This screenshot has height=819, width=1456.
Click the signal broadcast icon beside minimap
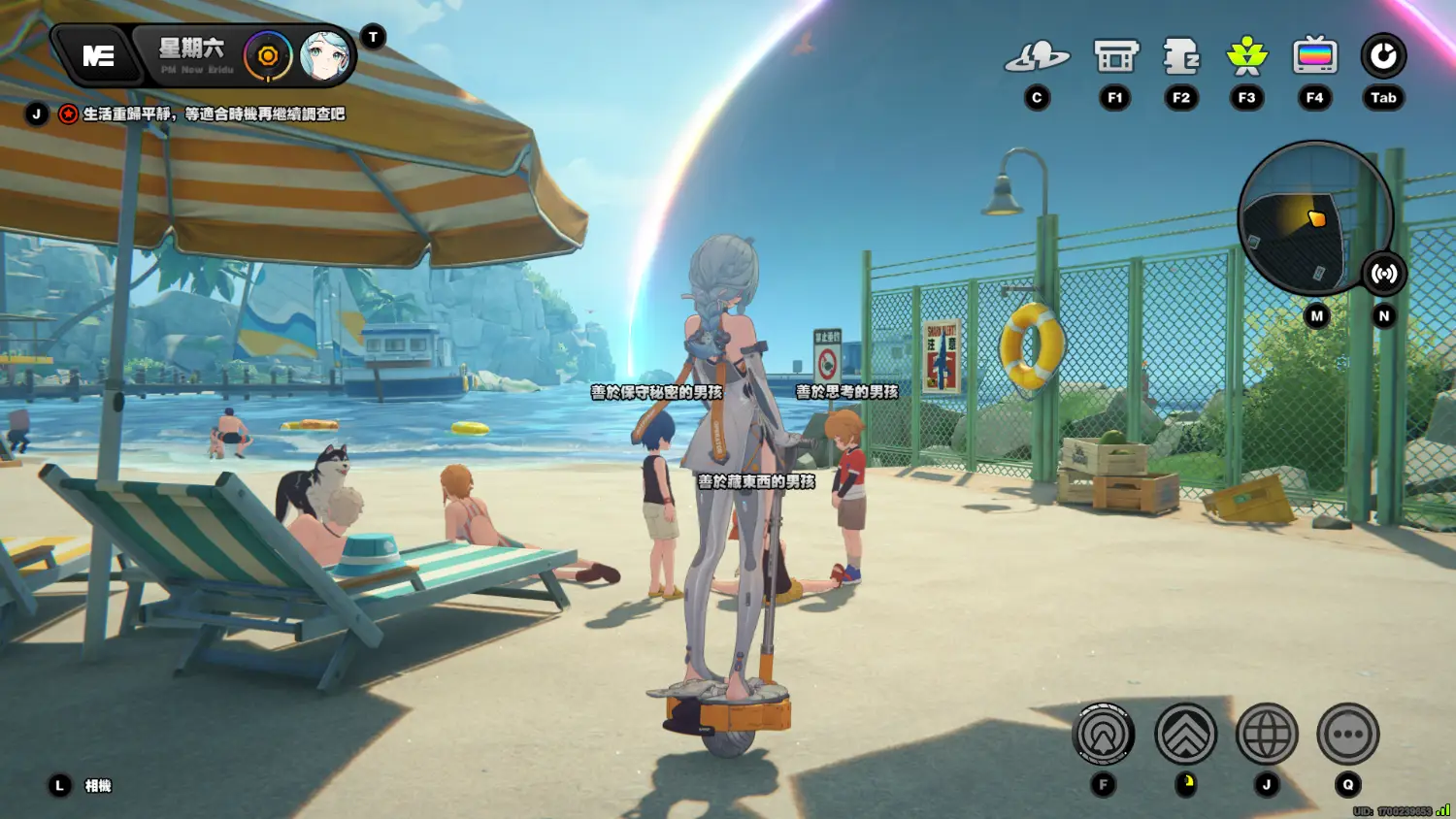1383,274
